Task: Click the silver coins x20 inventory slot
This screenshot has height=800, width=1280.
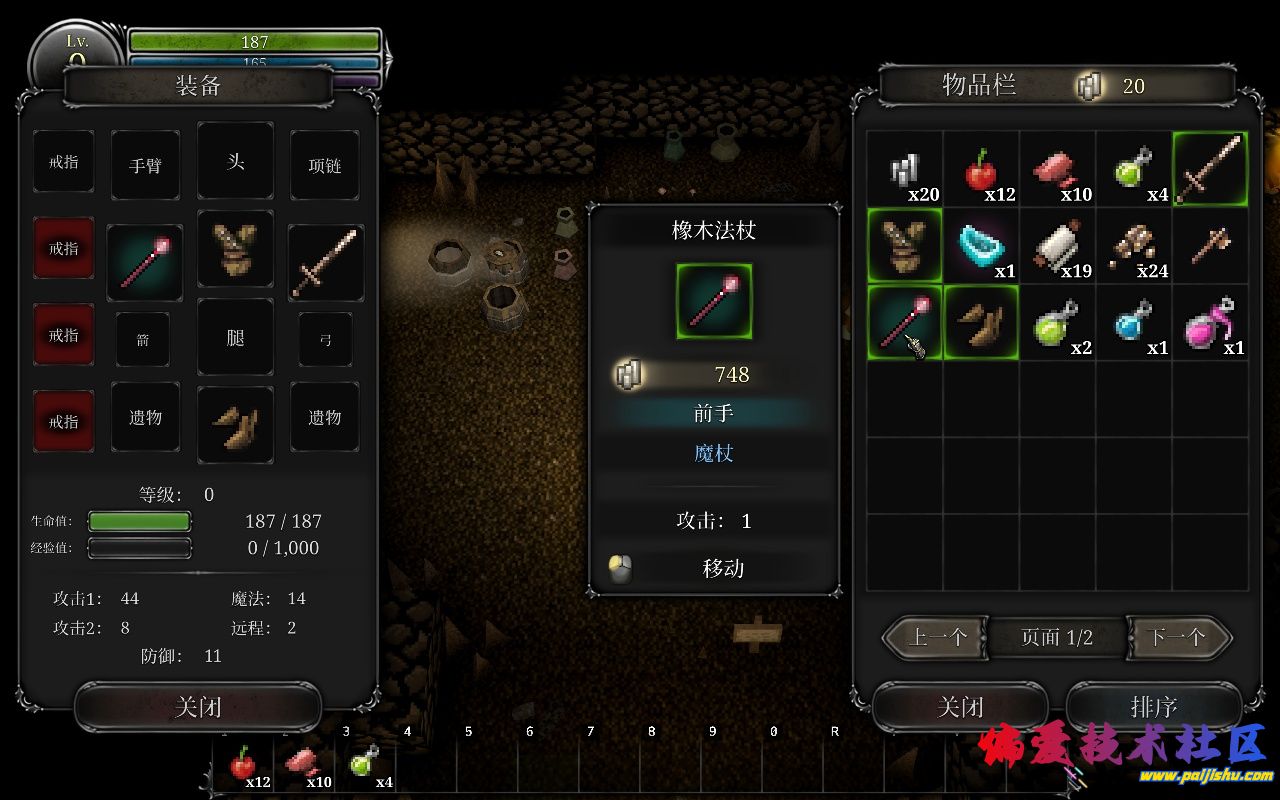Action: pos(904,170)
